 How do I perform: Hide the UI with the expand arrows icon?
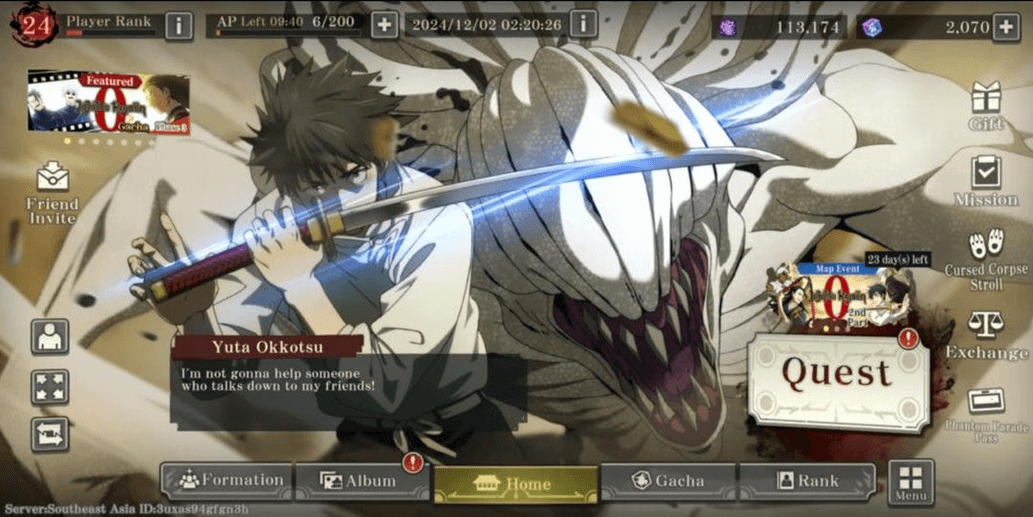click(x=50, y=386)
